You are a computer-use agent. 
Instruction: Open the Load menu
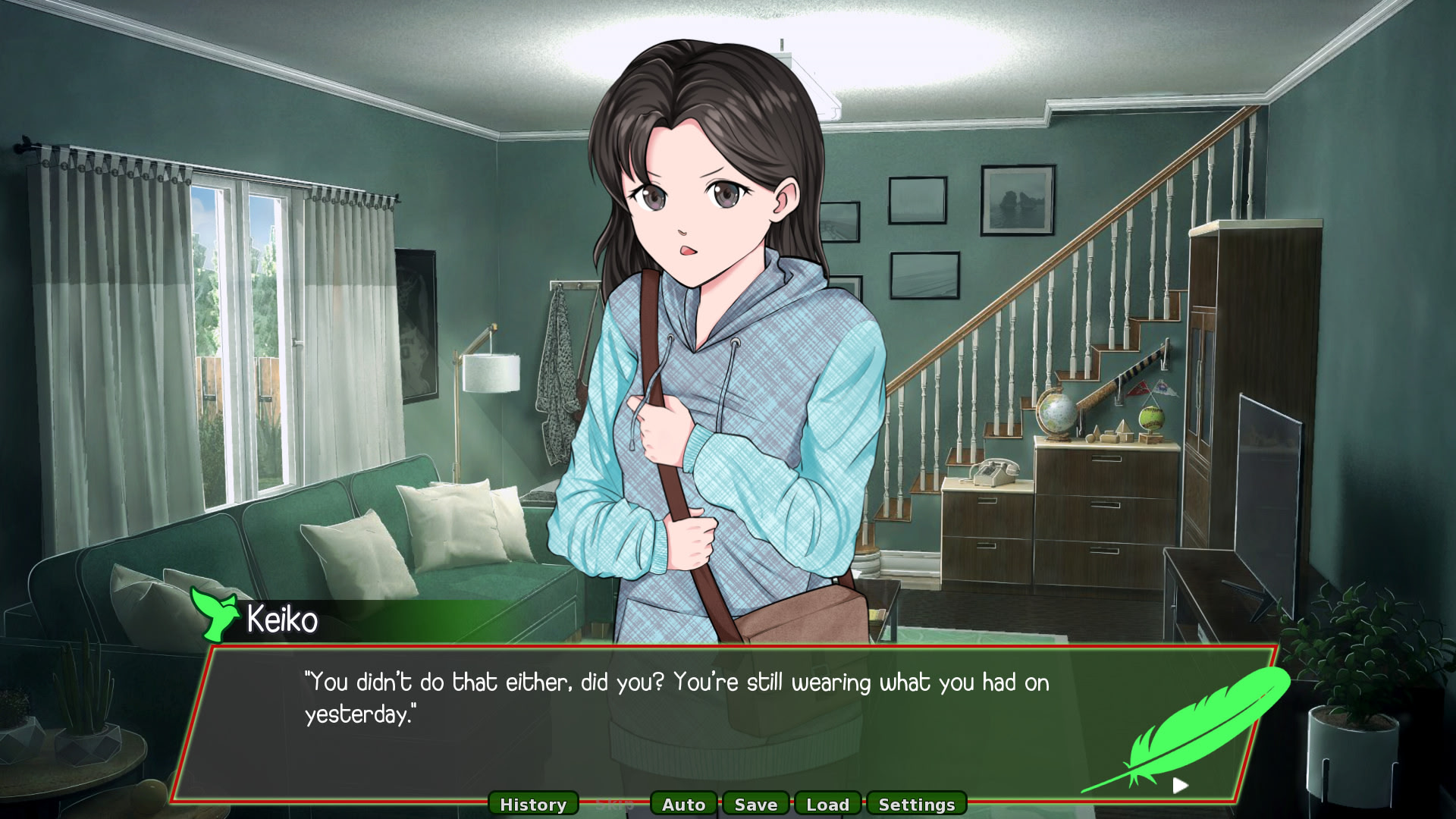tap(827, 804)
